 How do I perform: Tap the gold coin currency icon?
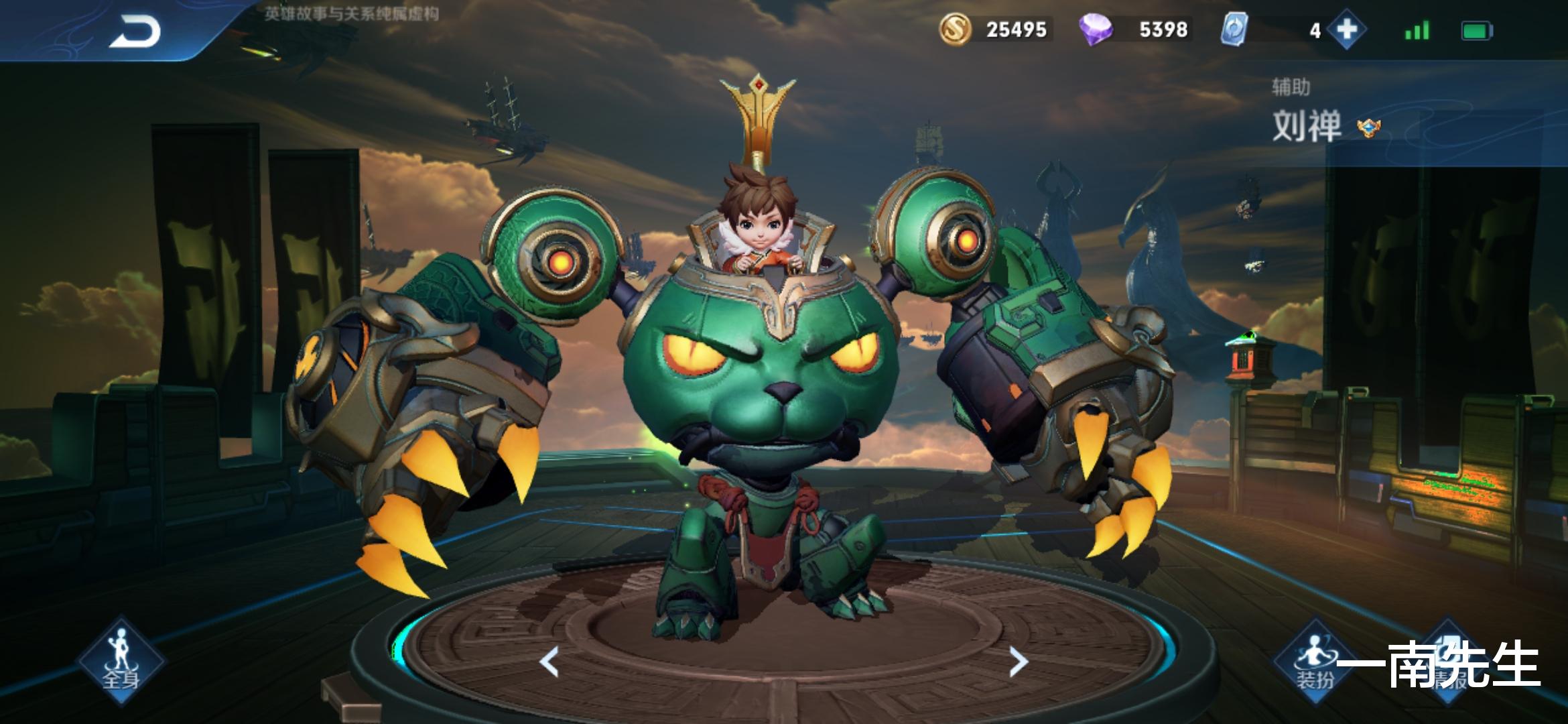(955, 30)
